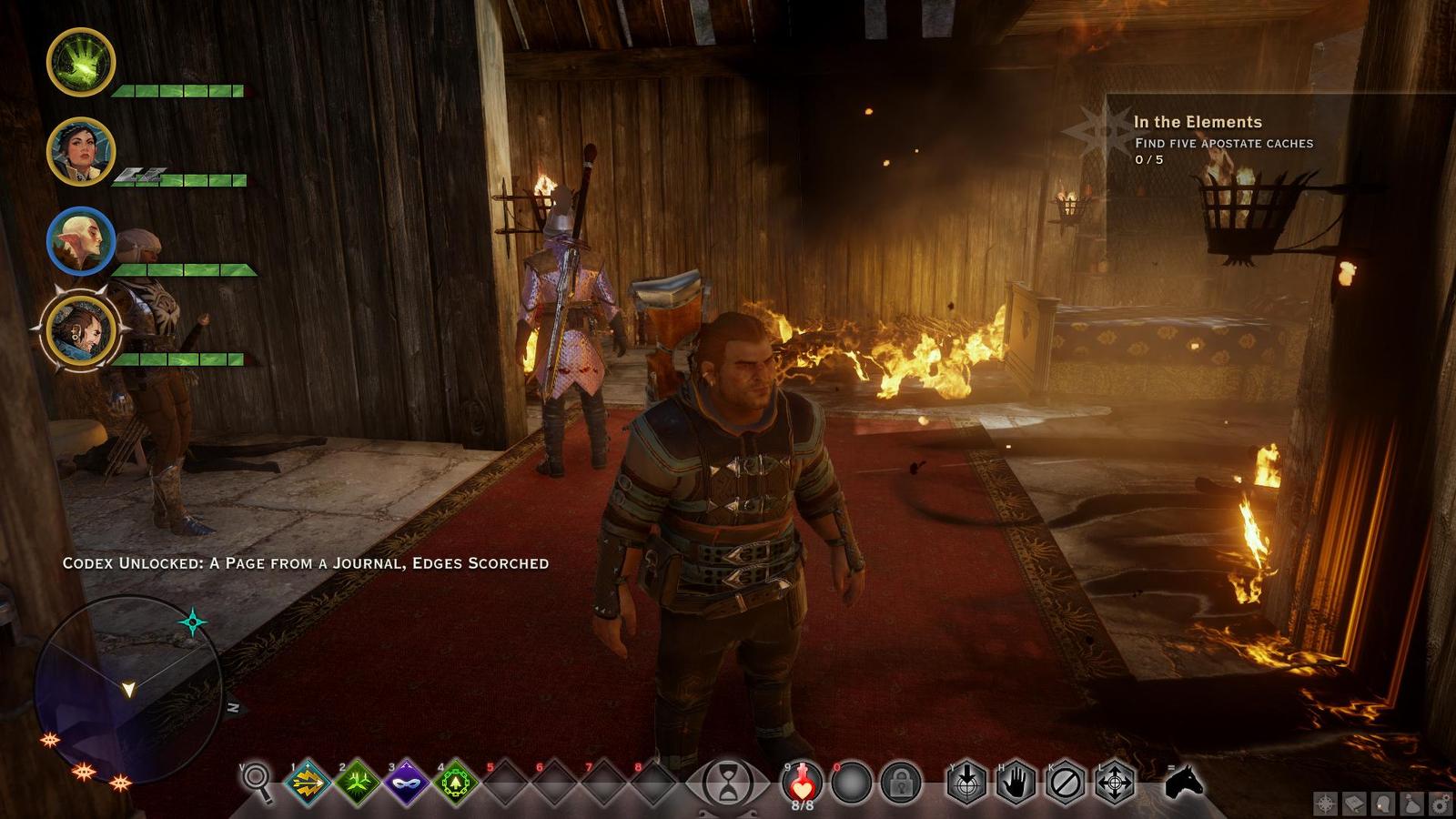Use the golden arrows ability in slot 1
The height and width of the screenshot is (819, 1456).
tap(308, 782)
